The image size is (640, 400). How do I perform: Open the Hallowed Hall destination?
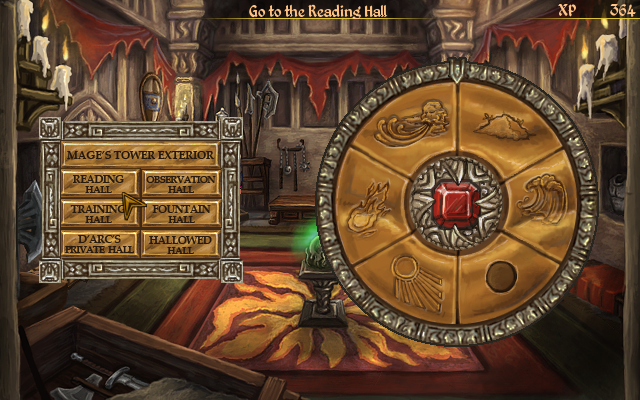[180, 244]
